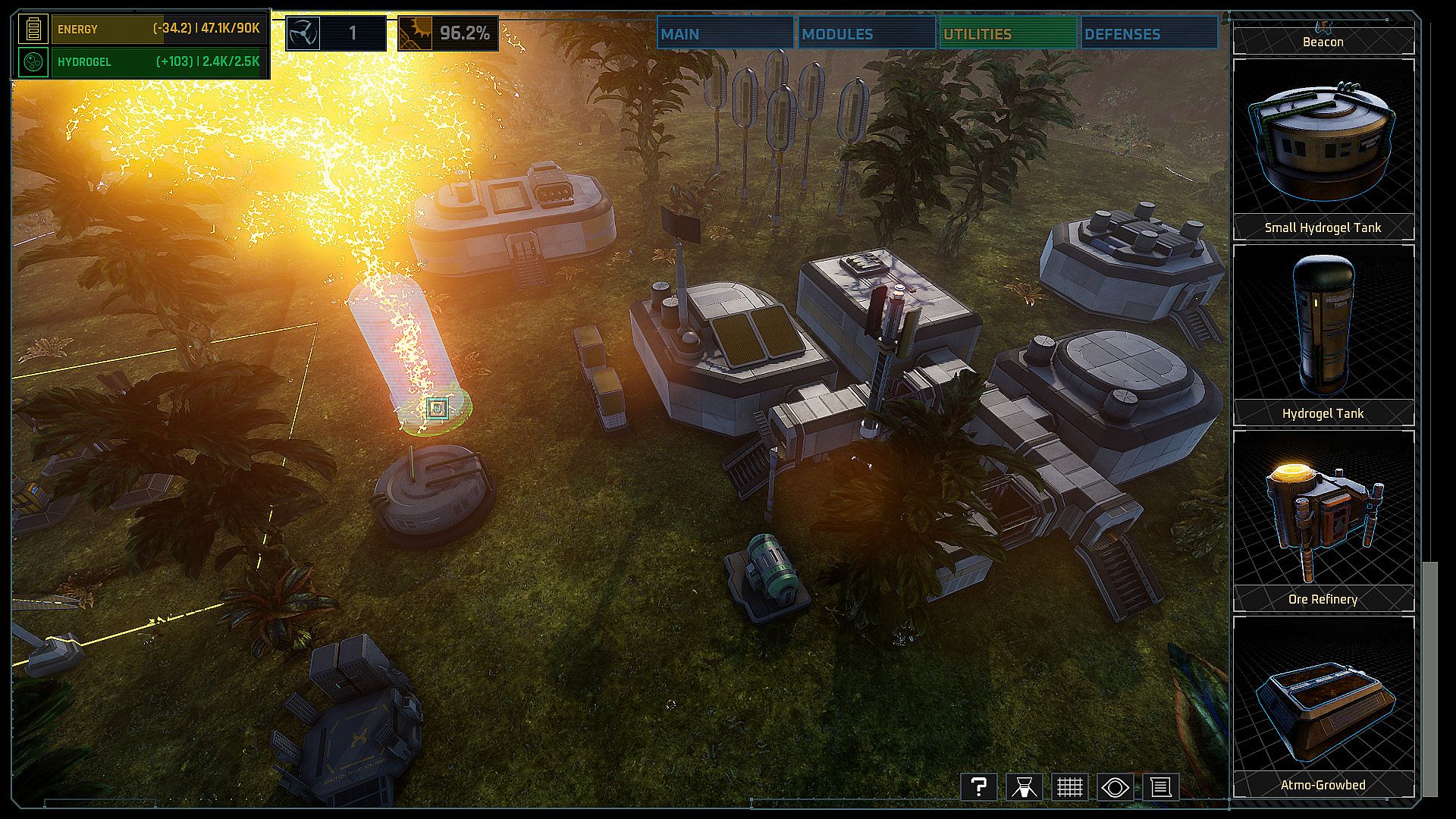Select the UTILITIES tab

coord(1007,34)
